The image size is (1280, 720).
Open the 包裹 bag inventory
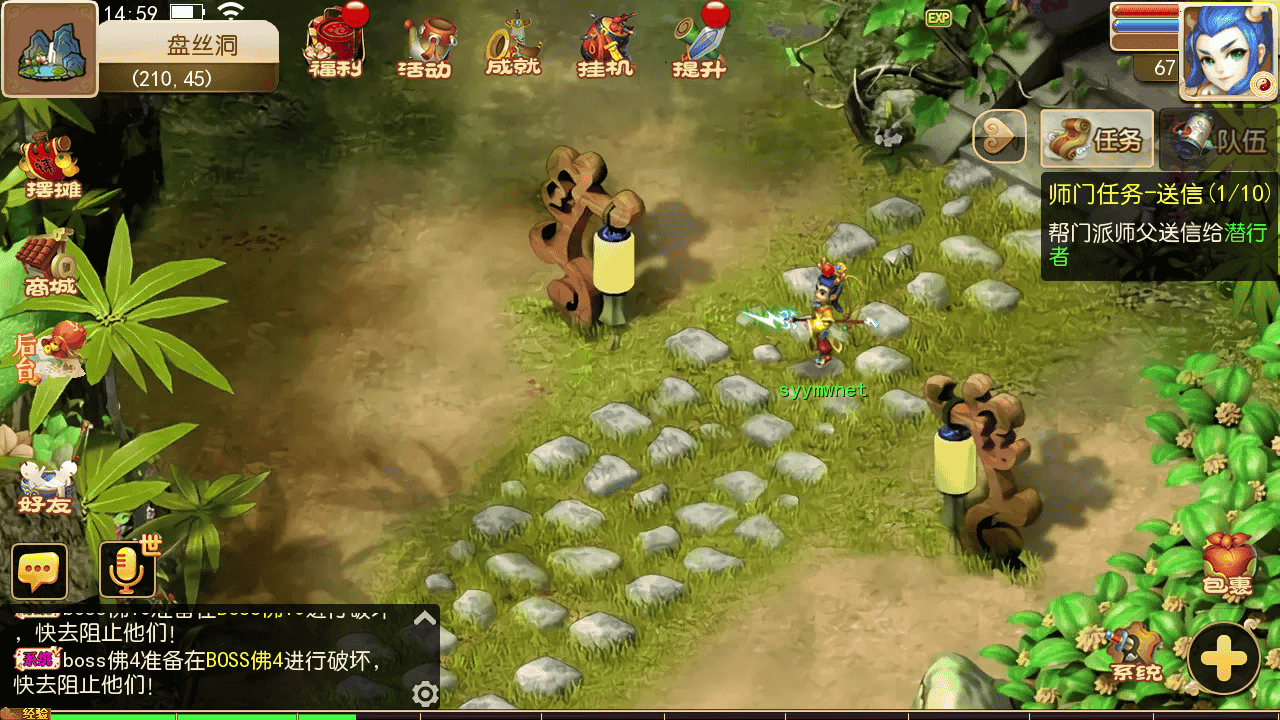(x=1226, y=566)
